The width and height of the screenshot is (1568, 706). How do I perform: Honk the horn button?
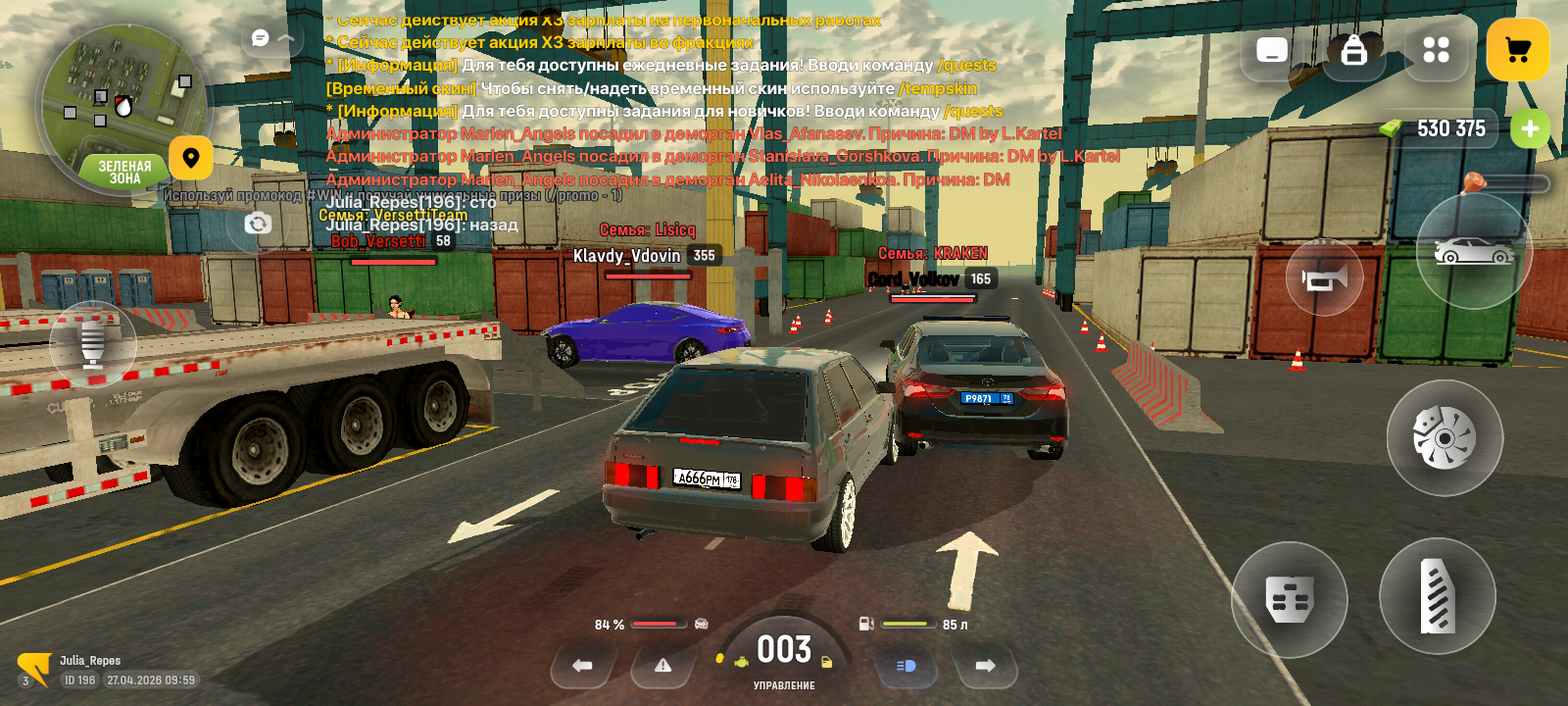1324,278
